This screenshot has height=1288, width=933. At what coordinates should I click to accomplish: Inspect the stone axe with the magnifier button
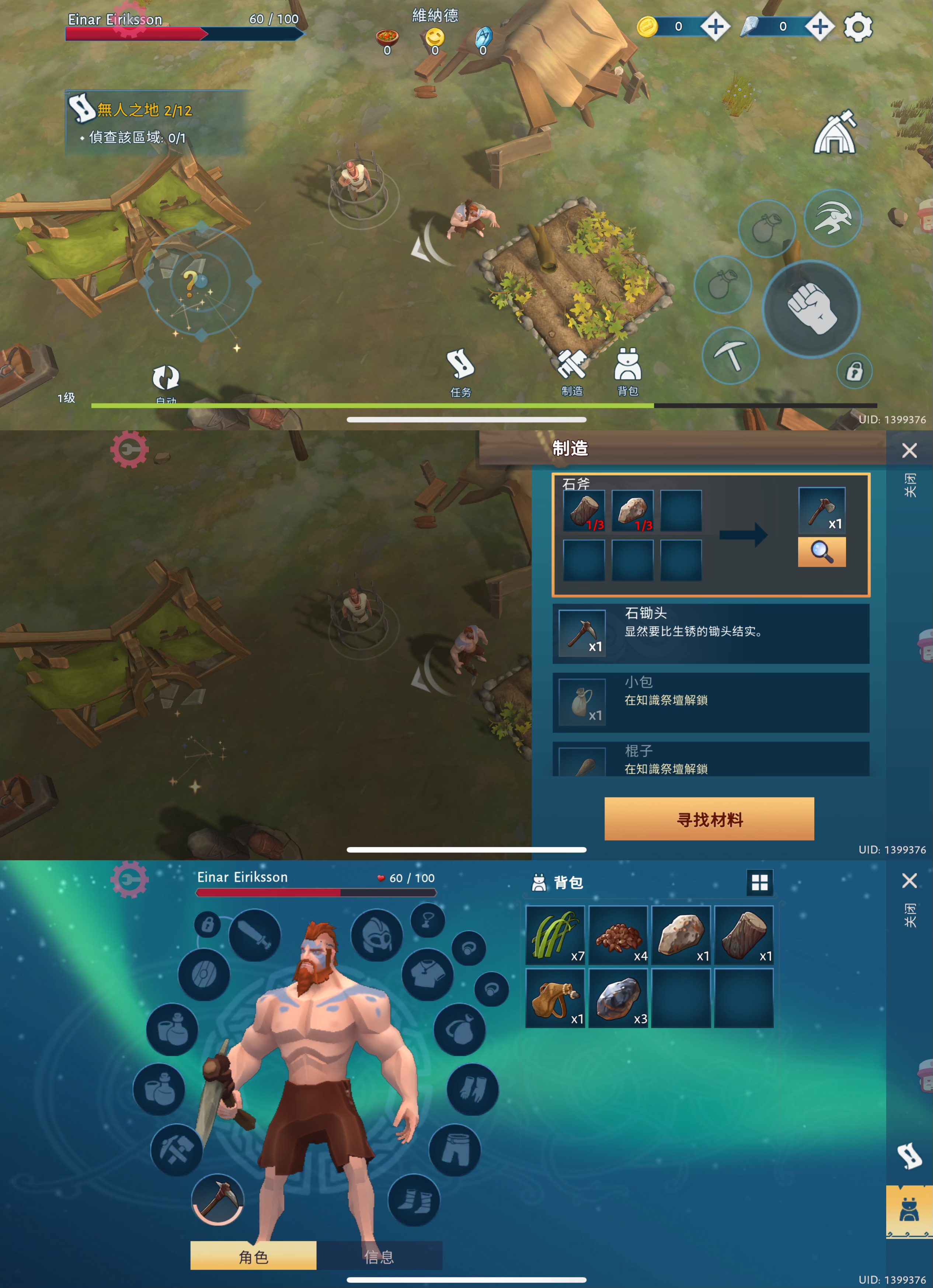(822, 552)
